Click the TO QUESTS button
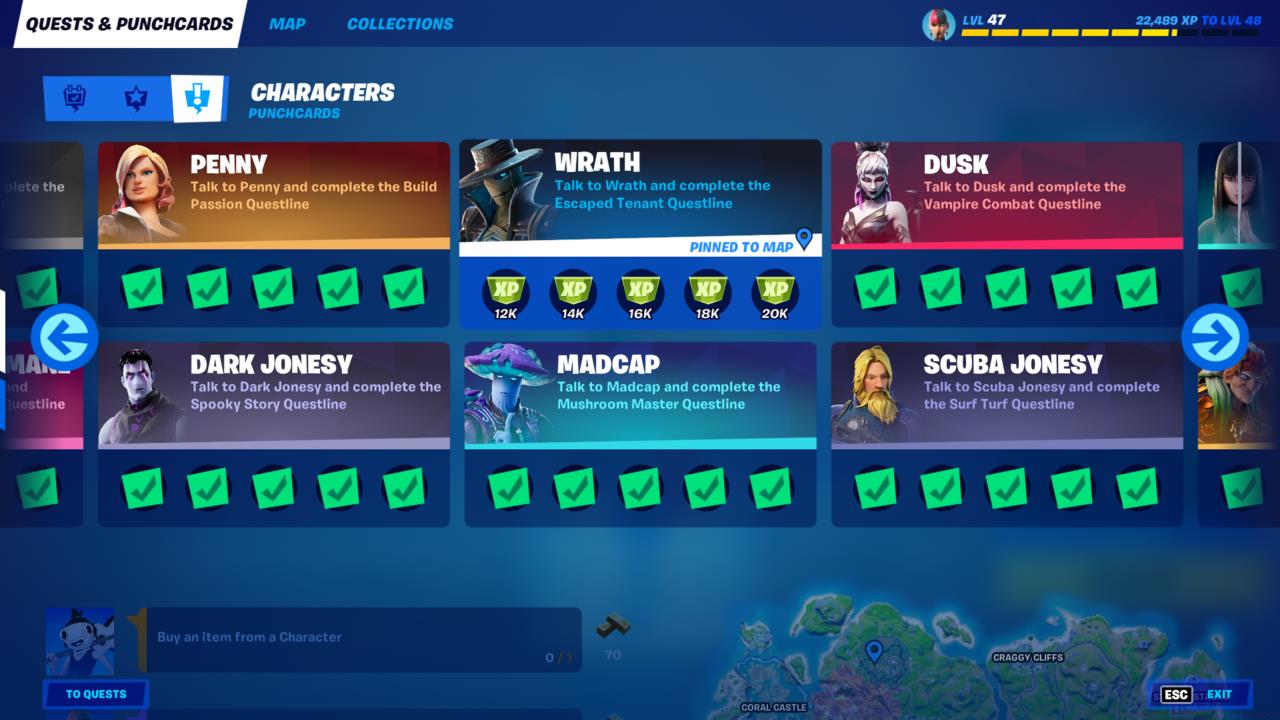Image resolution: width=1280 pixels, height=720 pixels. point(95,694)
